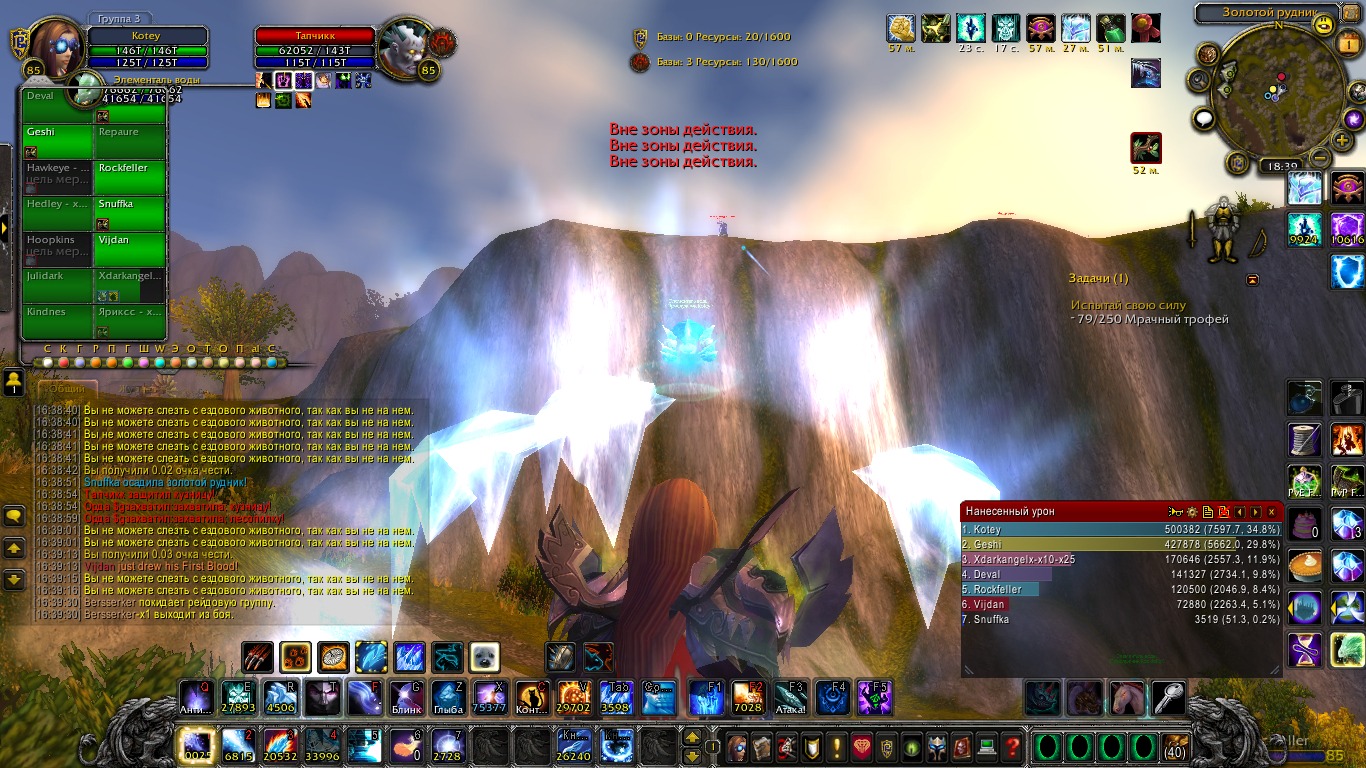Open the red question mark help button
This screenshot has height=768, width=1366.
(x=1012, y=747)
